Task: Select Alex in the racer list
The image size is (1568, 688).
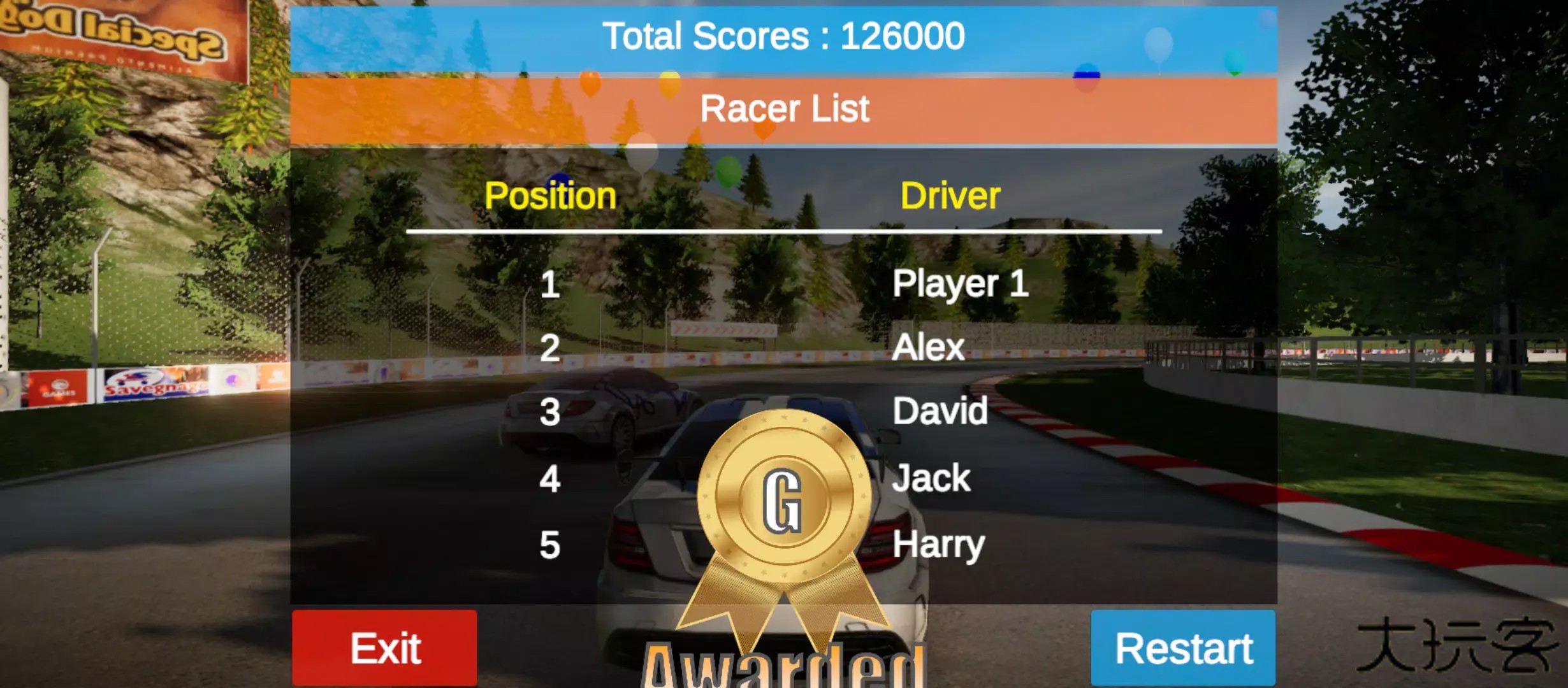Action: click(929, 347)
